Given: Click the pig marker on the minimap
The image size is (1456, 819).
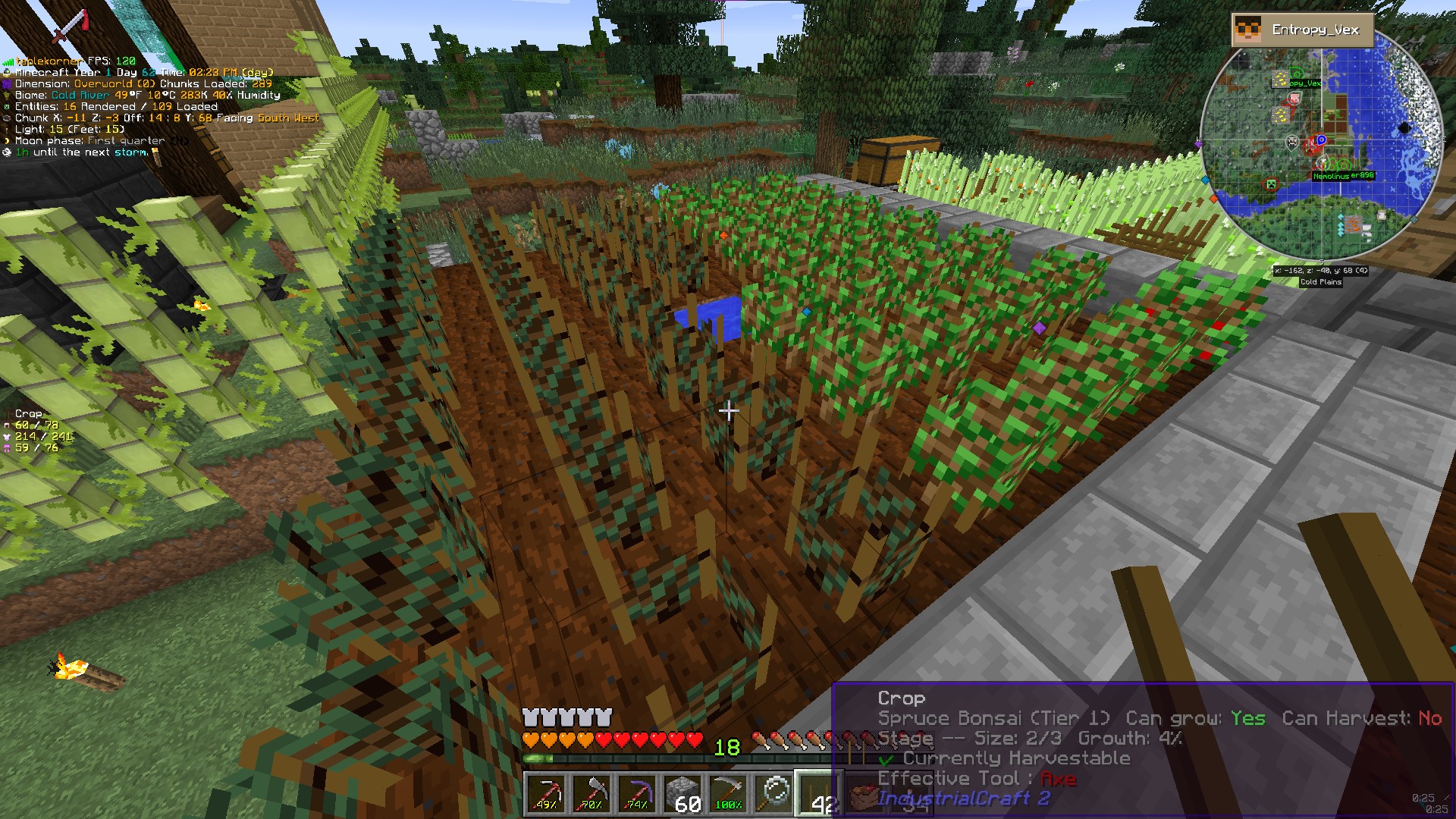Looking at the screenshot, I should click(1294, 99).
